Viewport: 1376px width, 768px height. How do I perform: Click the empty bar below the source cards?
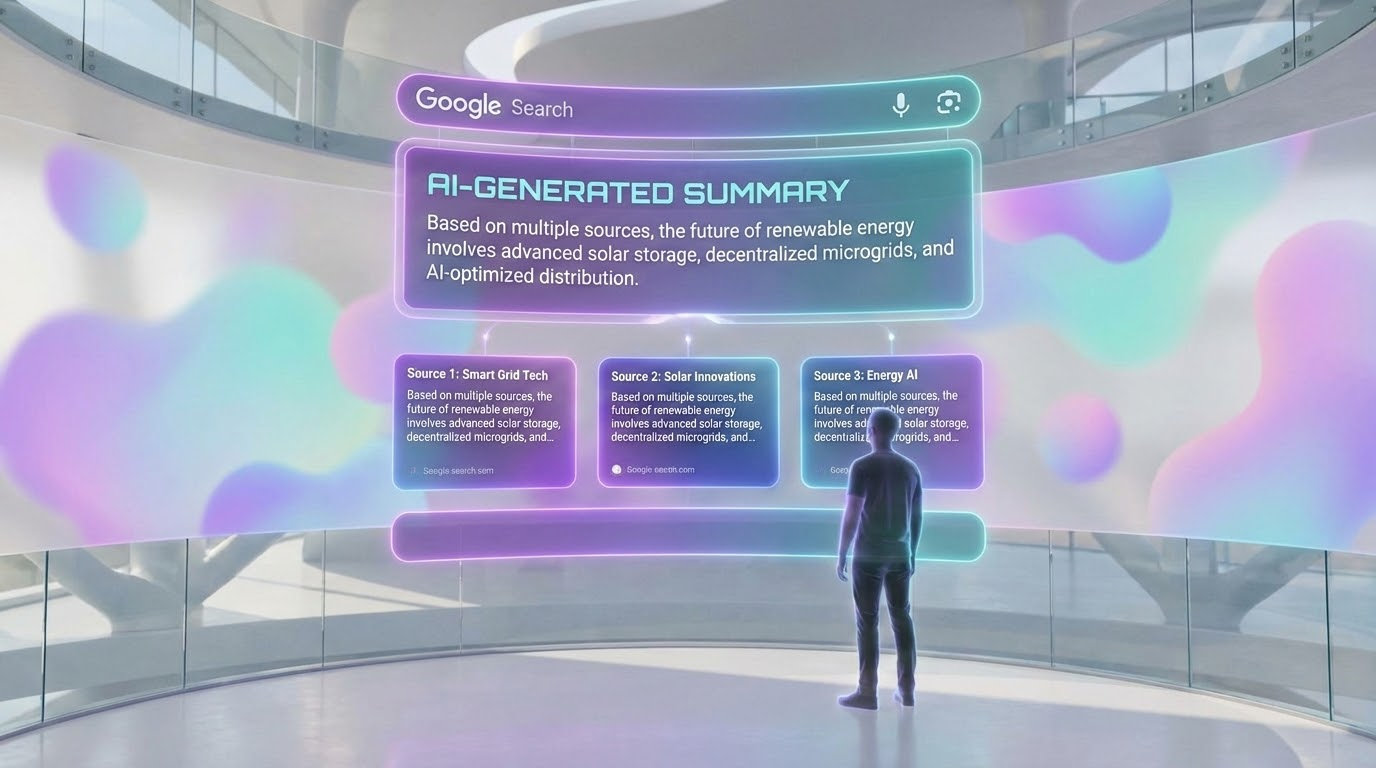(620, 537)
